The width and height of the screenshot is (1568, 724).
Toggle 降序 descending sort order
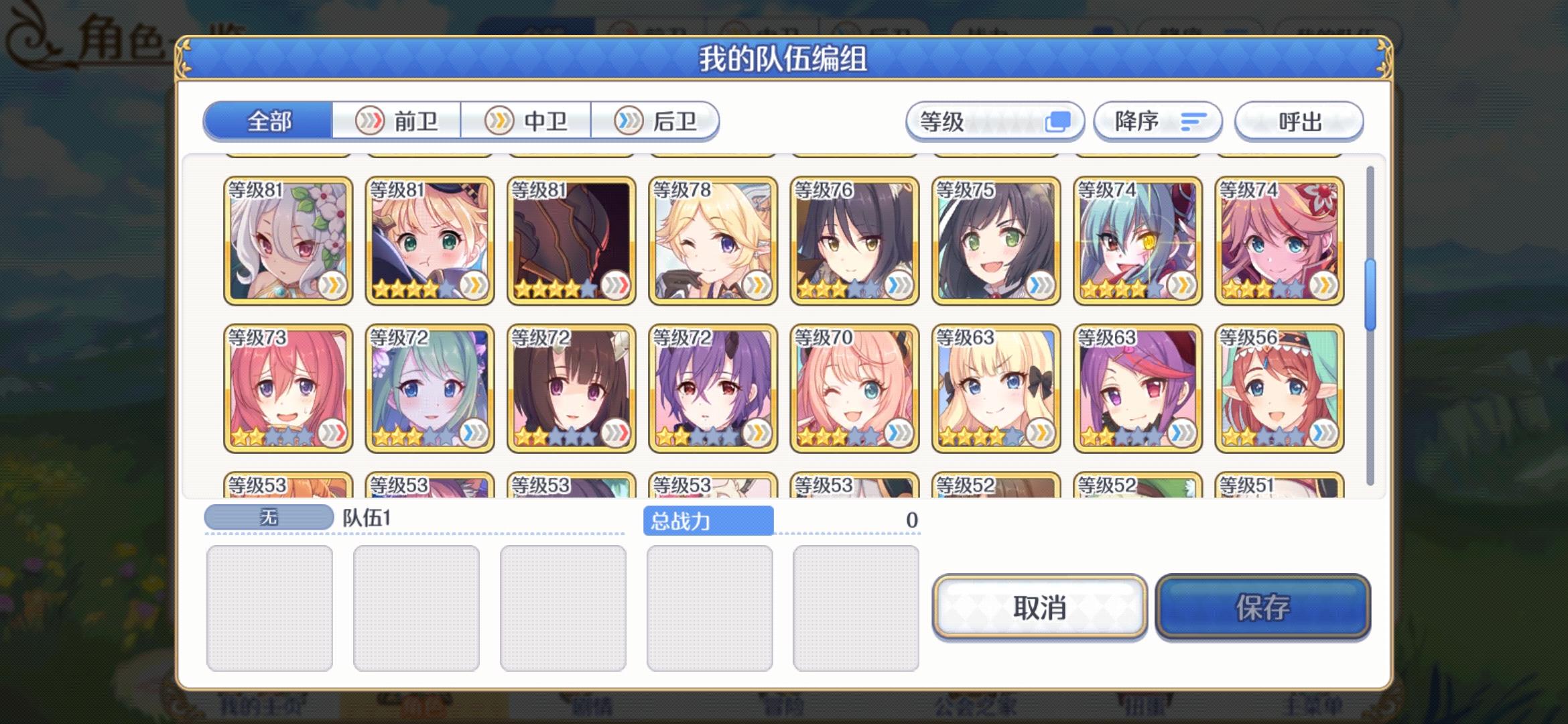tap(1157, 121)
